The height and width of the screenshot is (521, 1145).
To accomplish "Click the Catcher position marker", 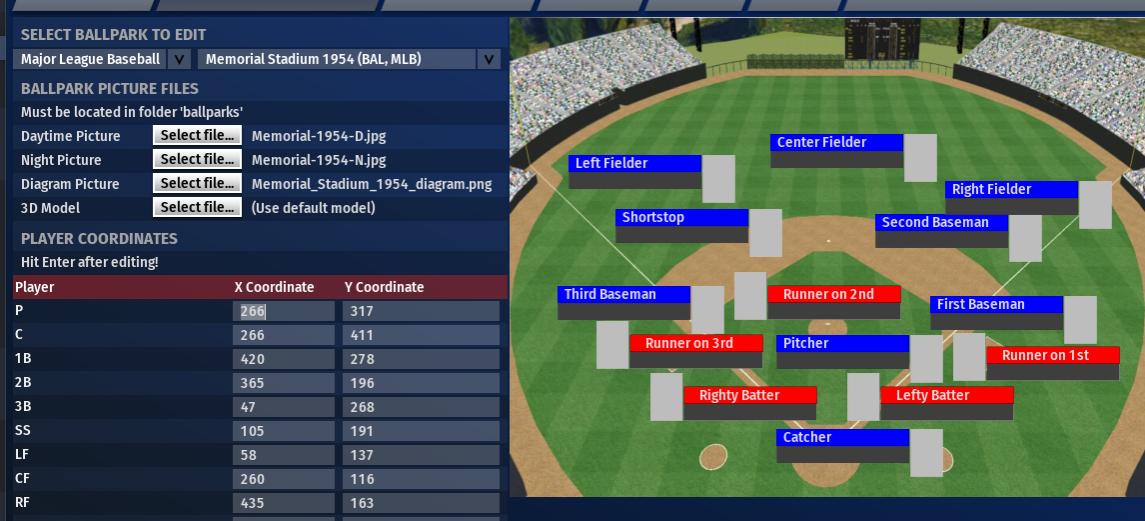I will [x=842, y=438].
